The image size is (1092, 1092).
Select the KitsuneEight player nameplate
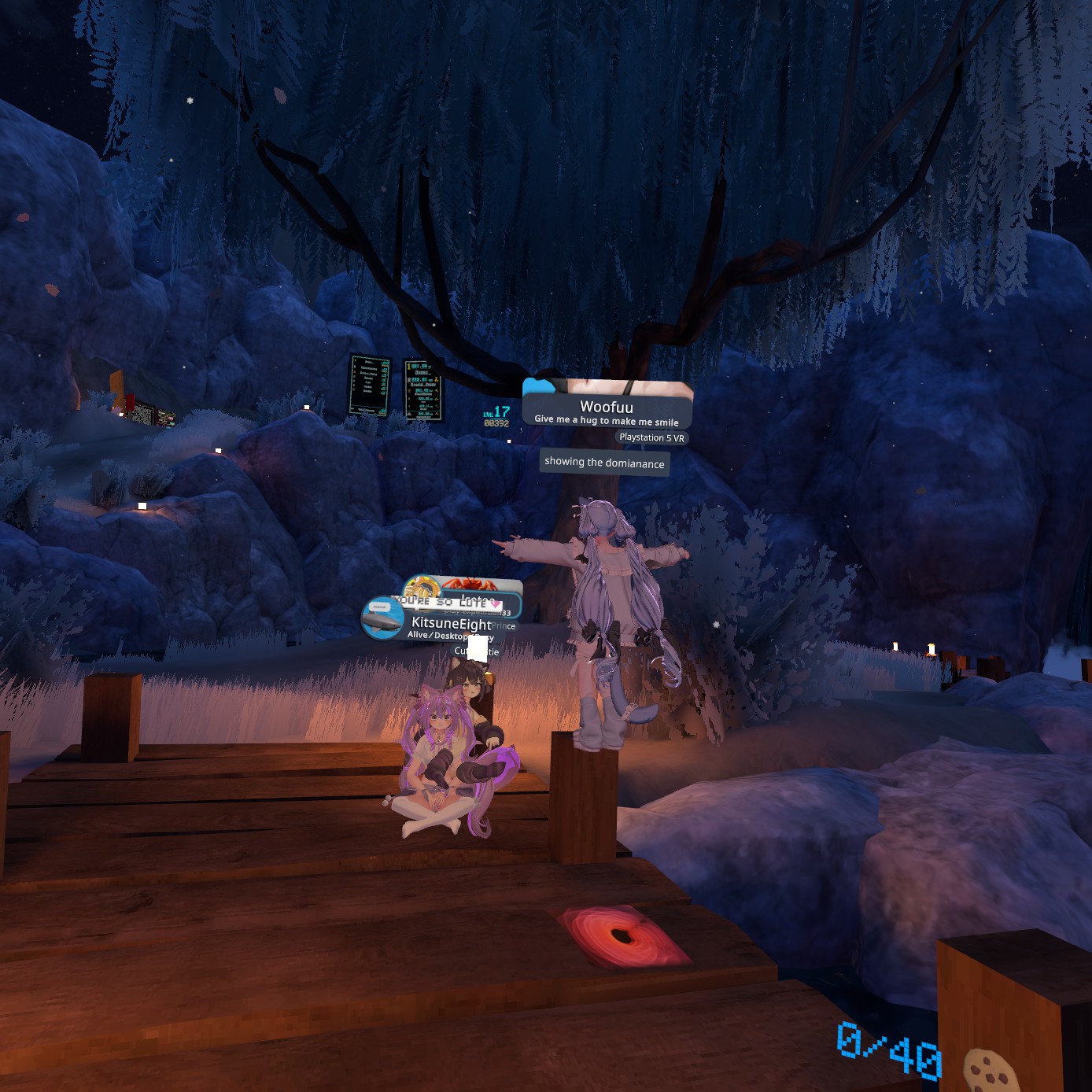click(x=451, y=624)
